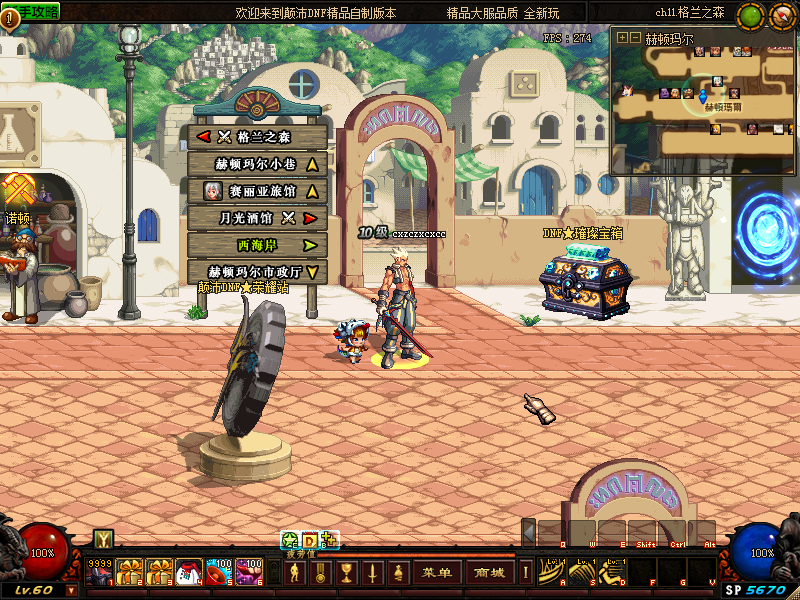Open the 菜单 menu button
This screenshot has height=600, width=800.
[437, 573]
